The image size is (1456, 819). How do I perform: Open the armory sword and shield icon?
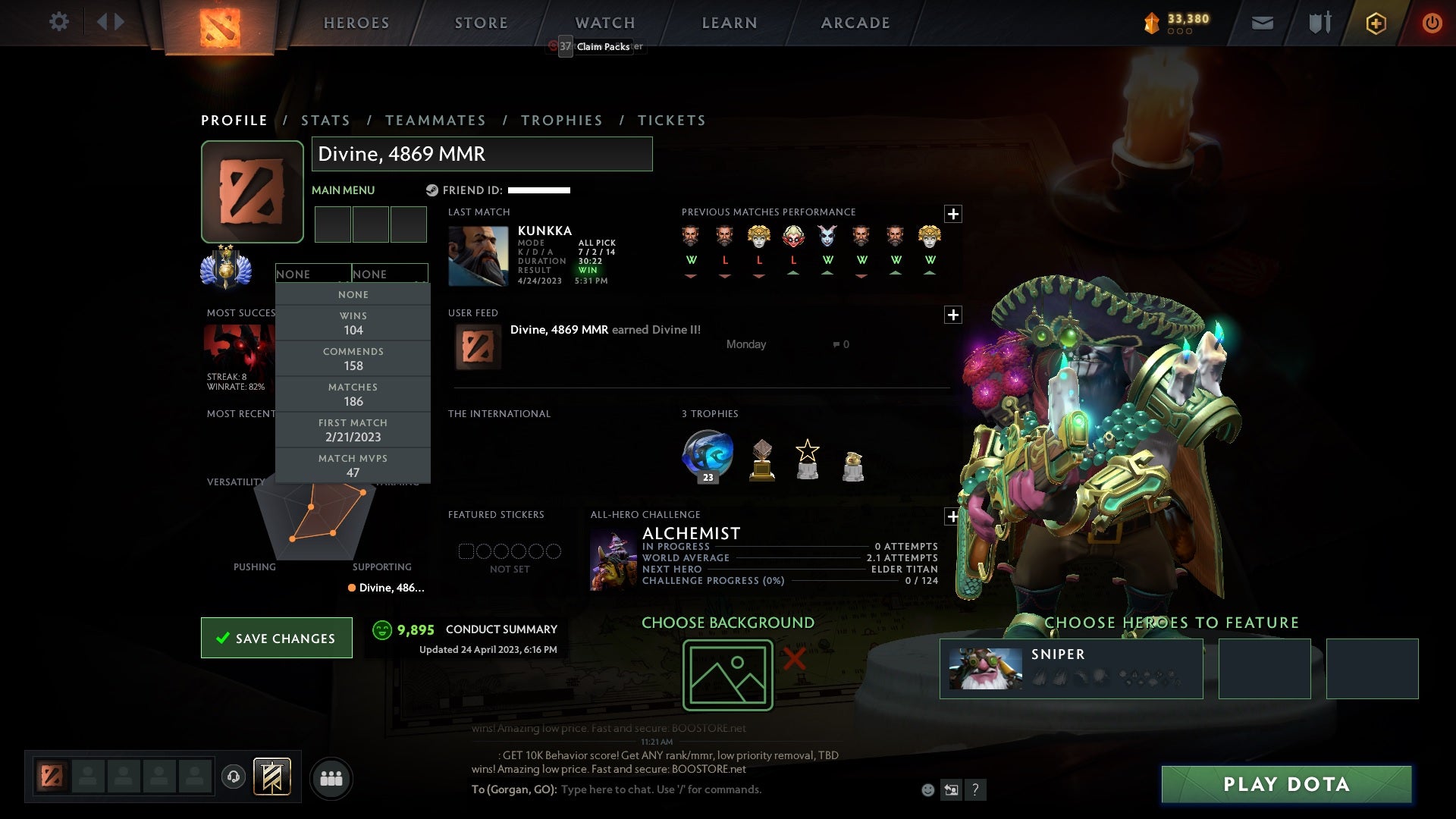pos(1319,22)
